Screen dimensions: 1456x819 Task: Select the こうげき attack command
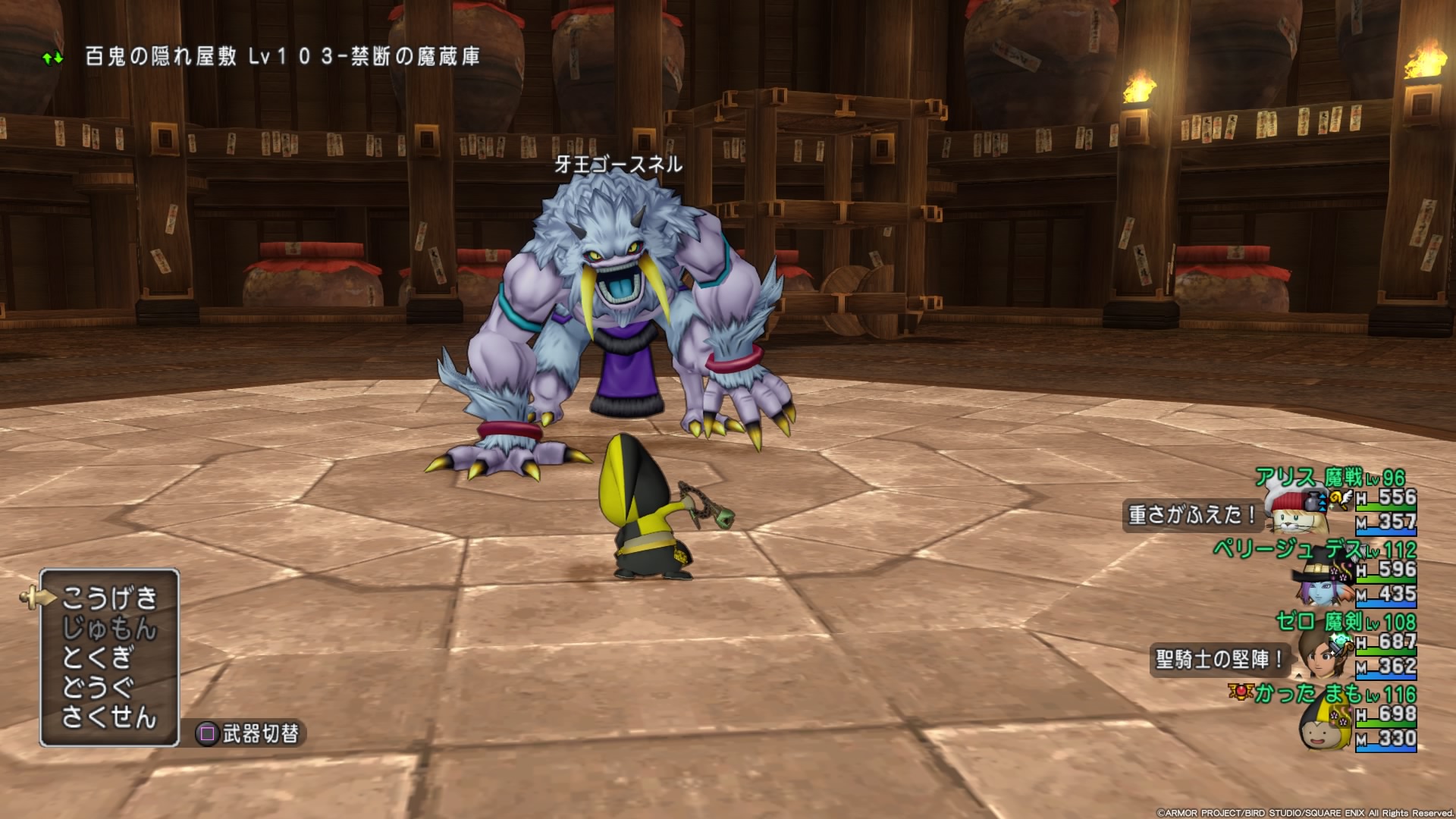pos(109,599)
